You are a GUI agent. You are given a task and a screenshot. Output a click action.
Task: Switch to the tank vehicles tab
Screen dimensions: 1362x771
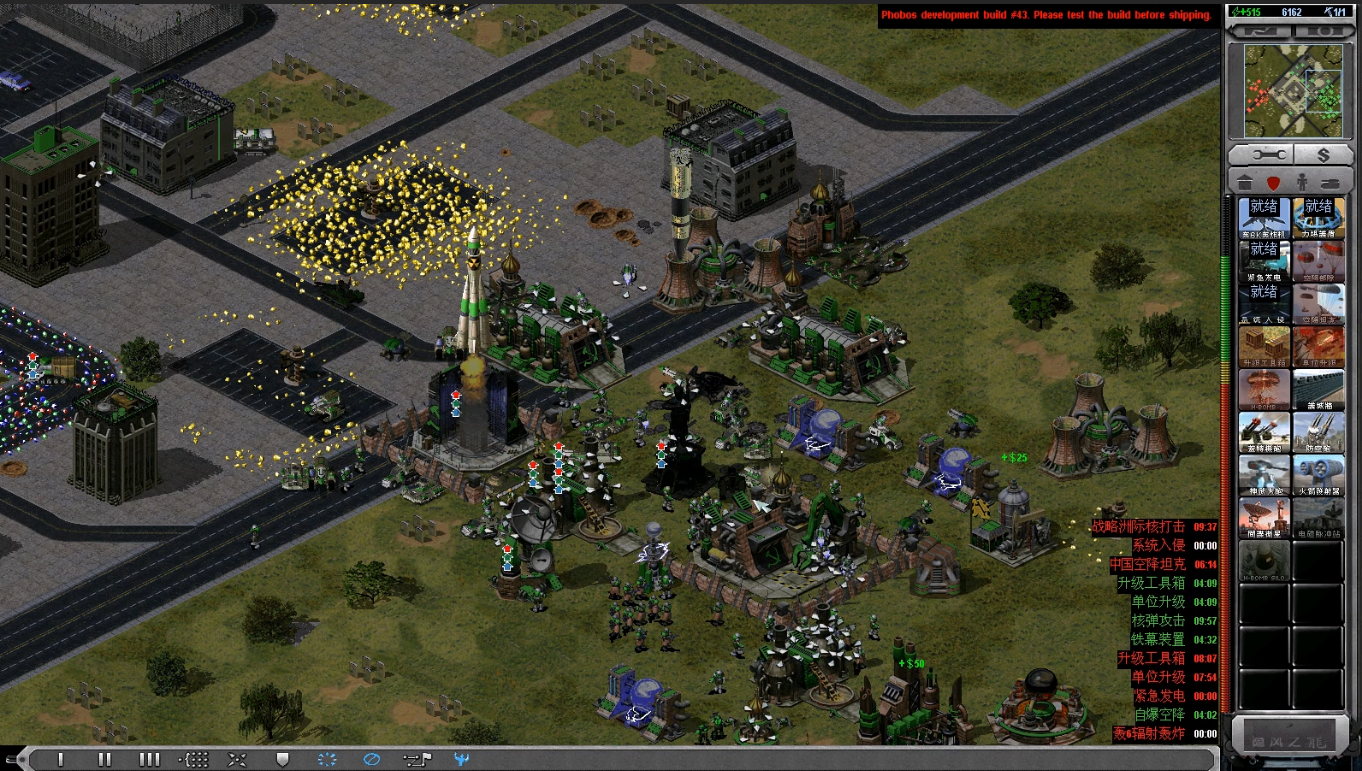tap(1330, 183)
